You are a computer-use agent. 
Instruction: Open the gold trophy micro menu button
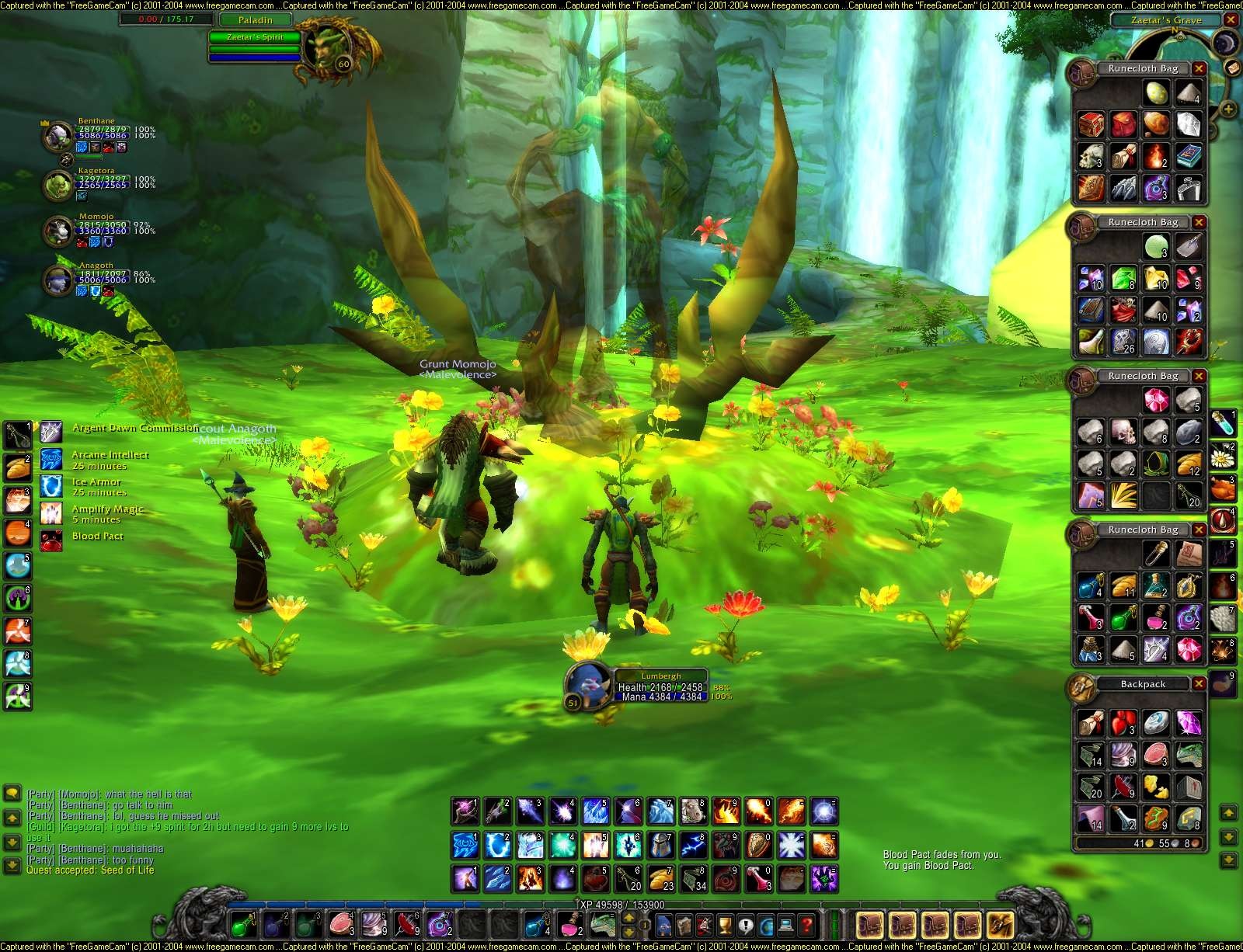click(x=726, y=926)
